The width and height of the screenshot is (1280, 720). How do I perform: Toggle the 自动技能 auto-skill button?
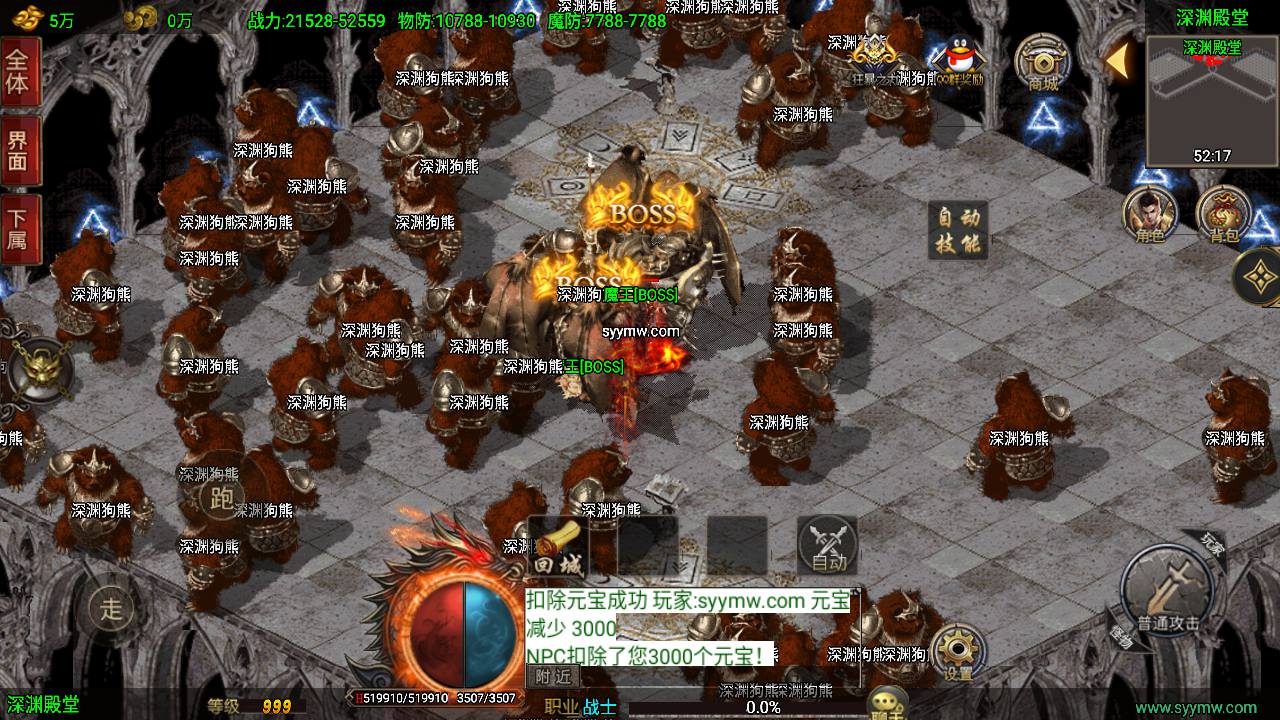(x=958, y=230)
